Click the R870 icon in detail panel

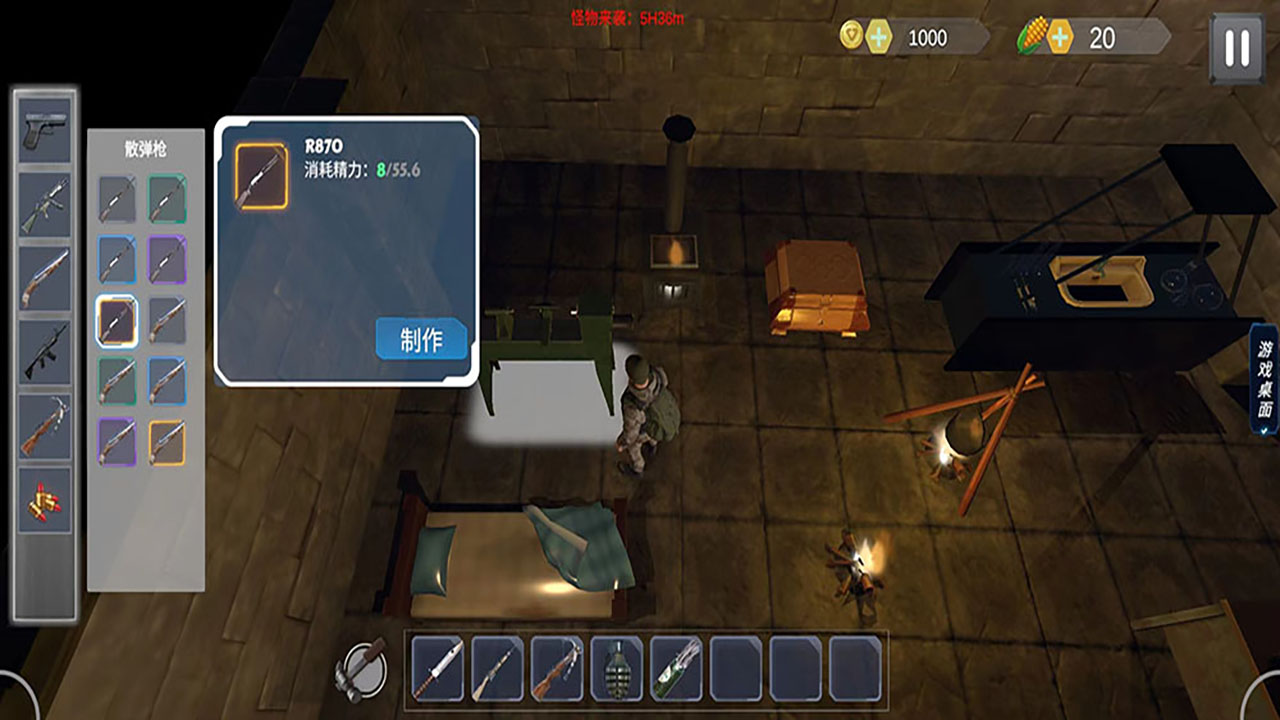coord(261,176)
